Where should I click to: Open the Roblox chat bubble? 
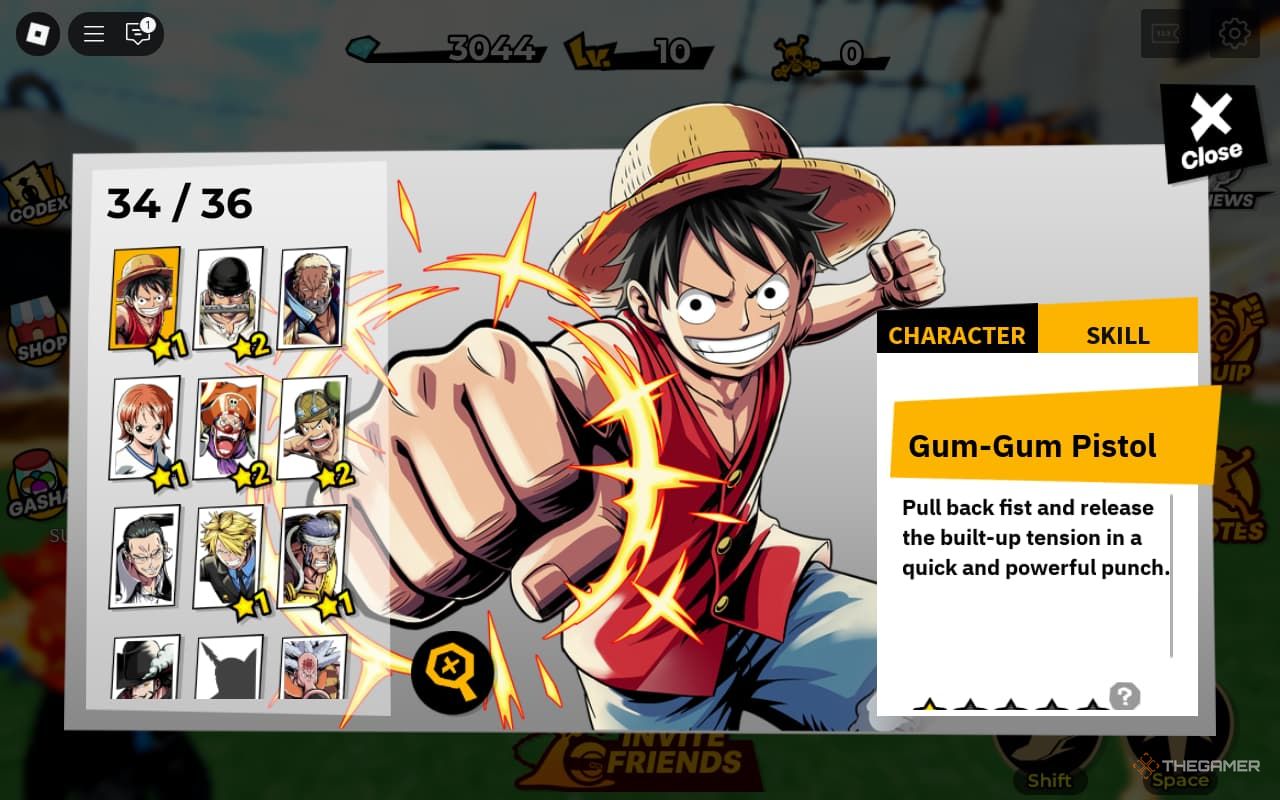point(138,34)
